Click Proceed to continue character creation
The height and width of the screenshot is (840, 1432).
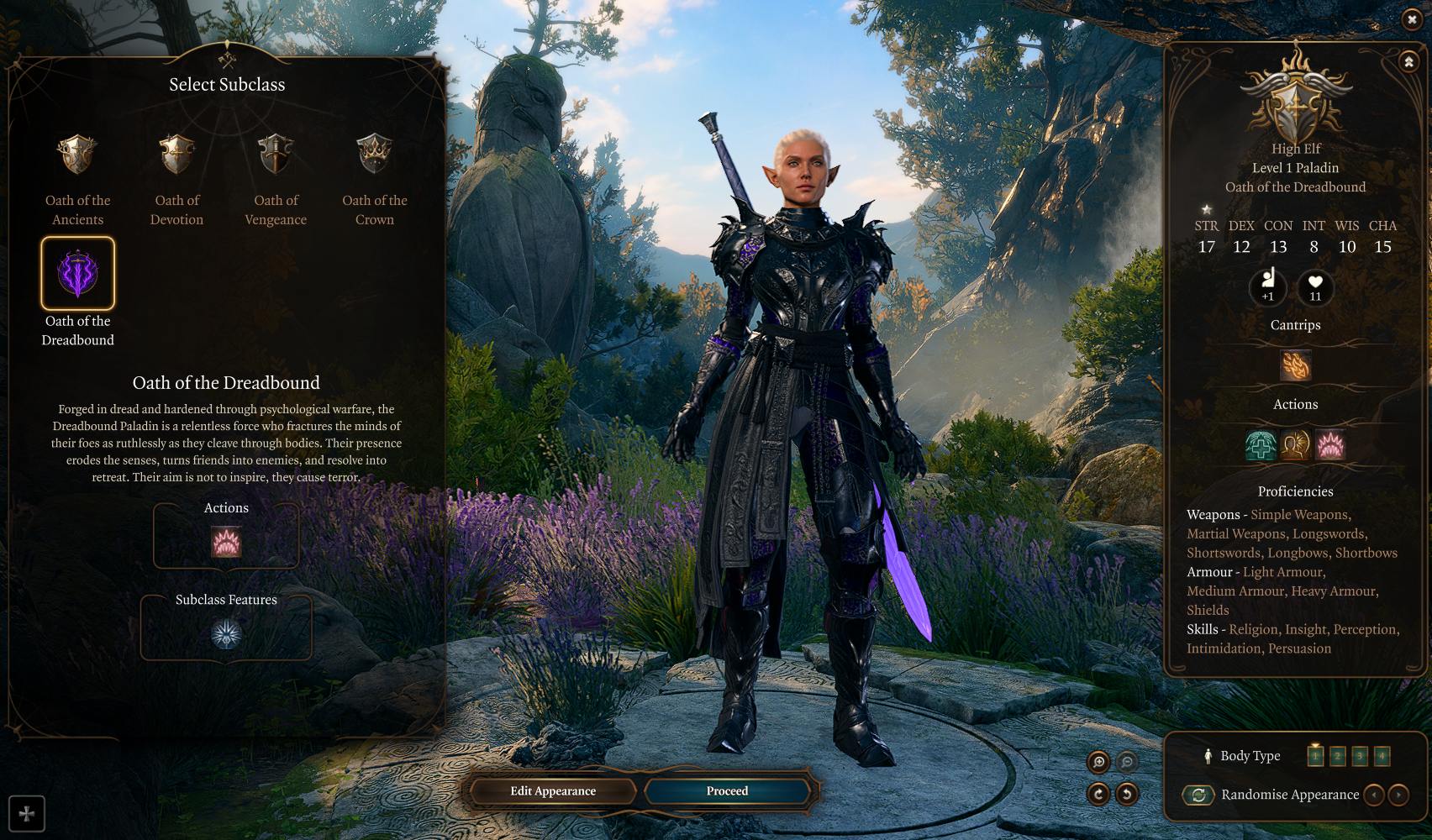[727, 791]
